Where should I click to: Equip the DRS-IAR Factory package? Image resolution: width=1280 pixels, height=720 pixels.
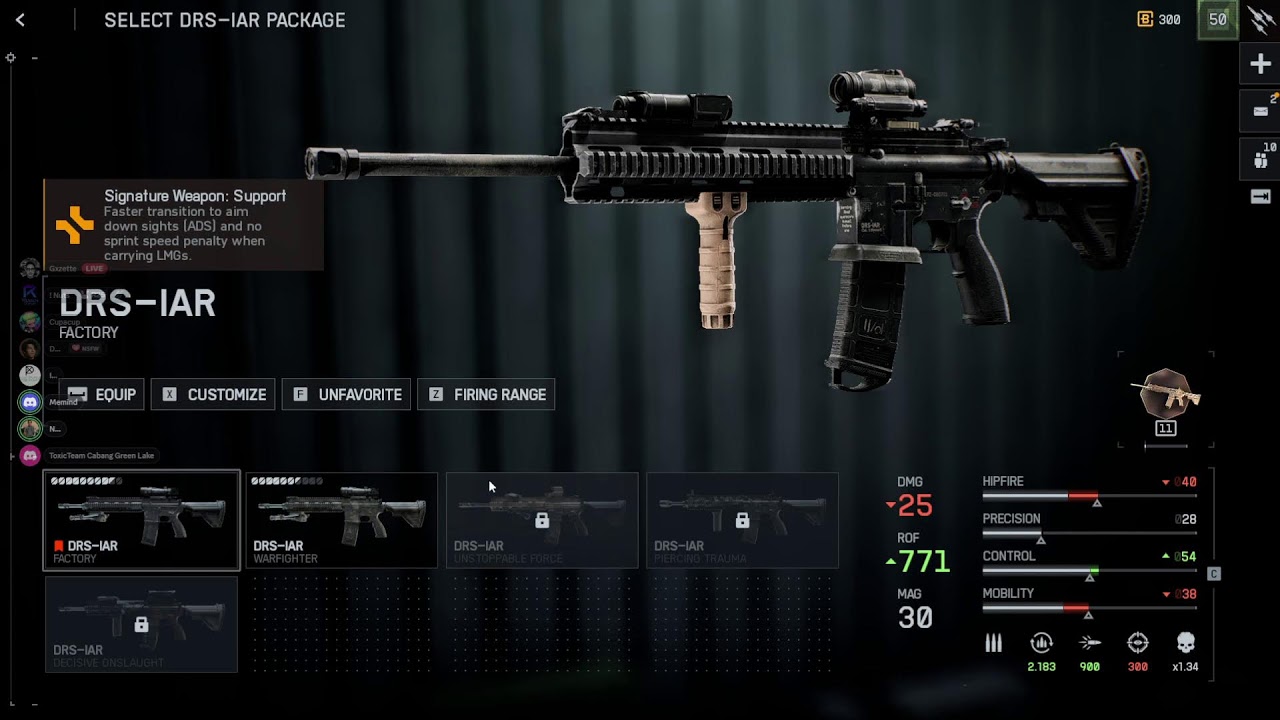[102, 395]
